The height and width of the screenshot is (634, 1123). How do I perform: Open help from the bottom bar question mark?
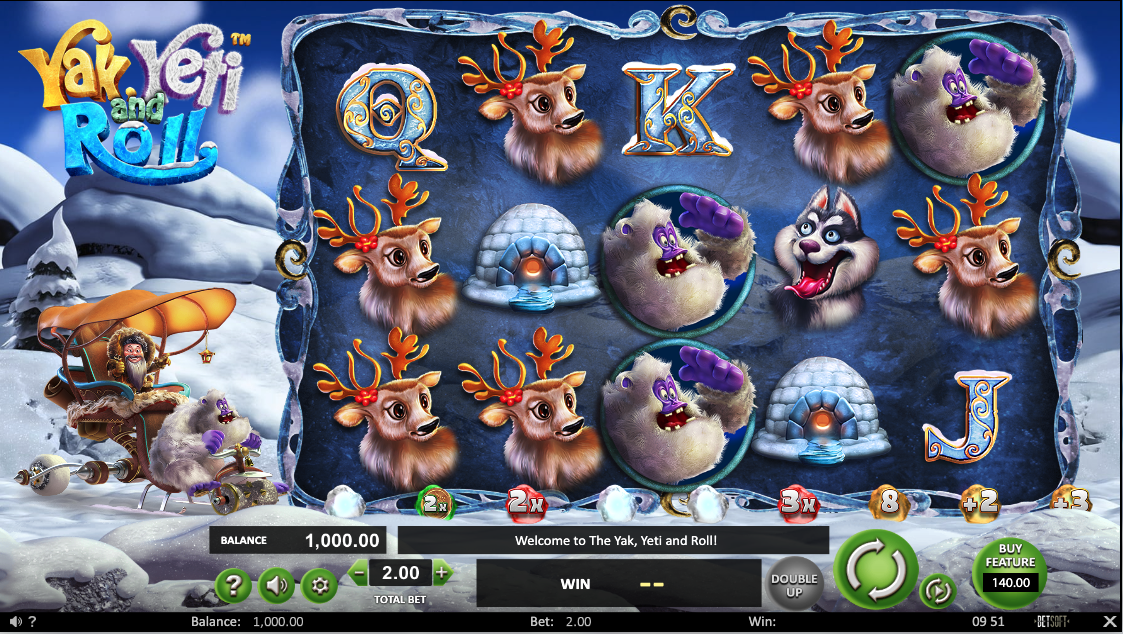(32, 622)
